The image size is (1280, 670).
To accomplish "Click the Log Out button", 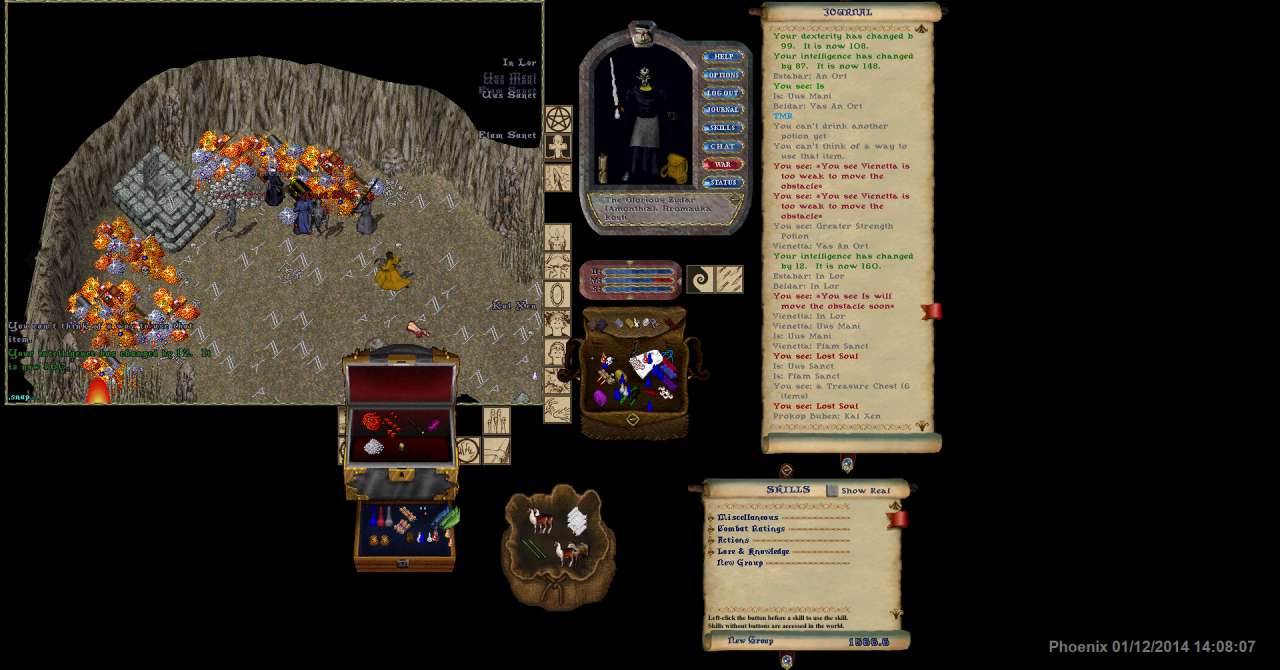I will pyautogui.click(x=722, y=93).
